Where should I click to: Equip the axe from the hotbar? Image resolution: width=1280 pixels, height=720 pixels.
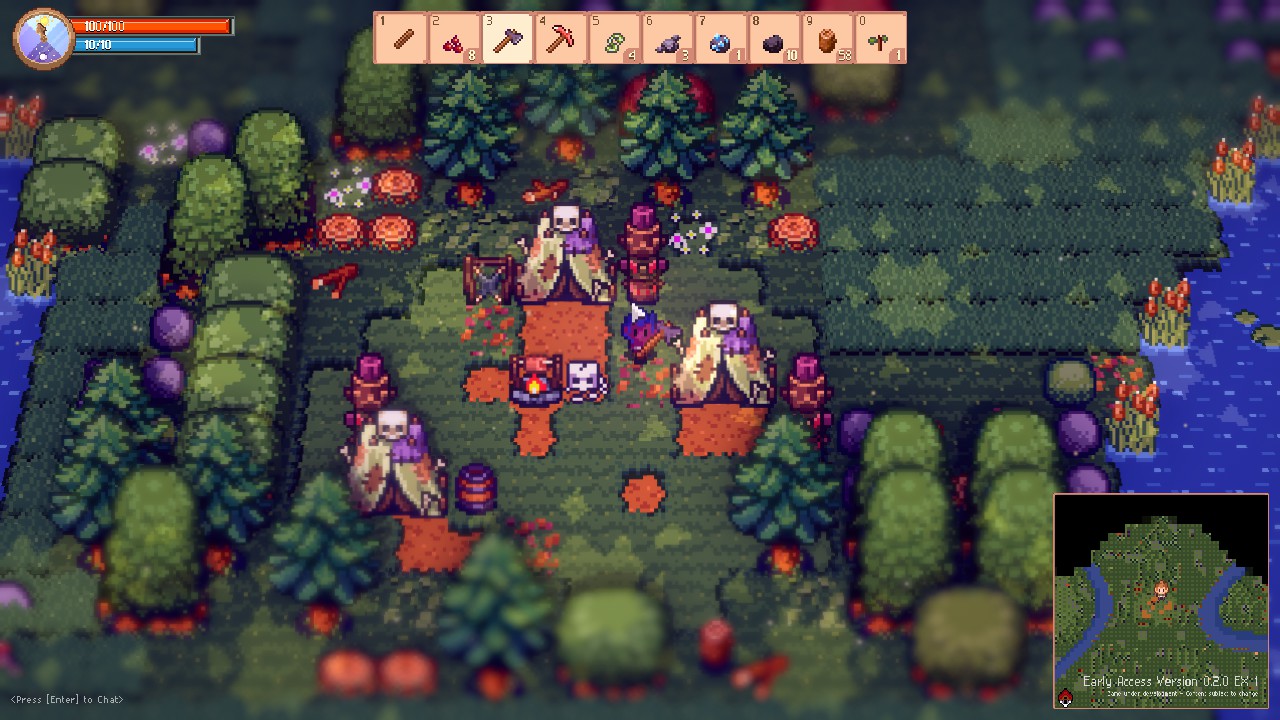pyautogui.click(x=508, y=39)
